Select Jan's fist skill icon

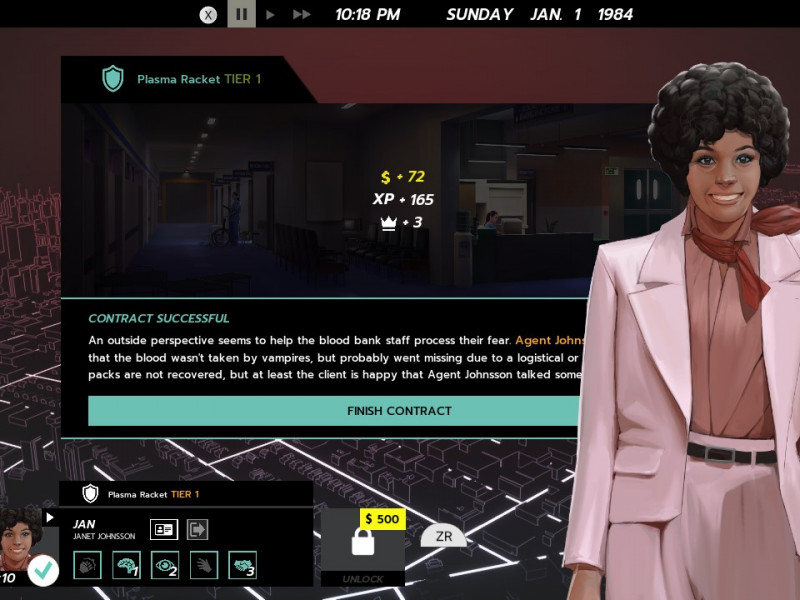click(x=87, y=565)
